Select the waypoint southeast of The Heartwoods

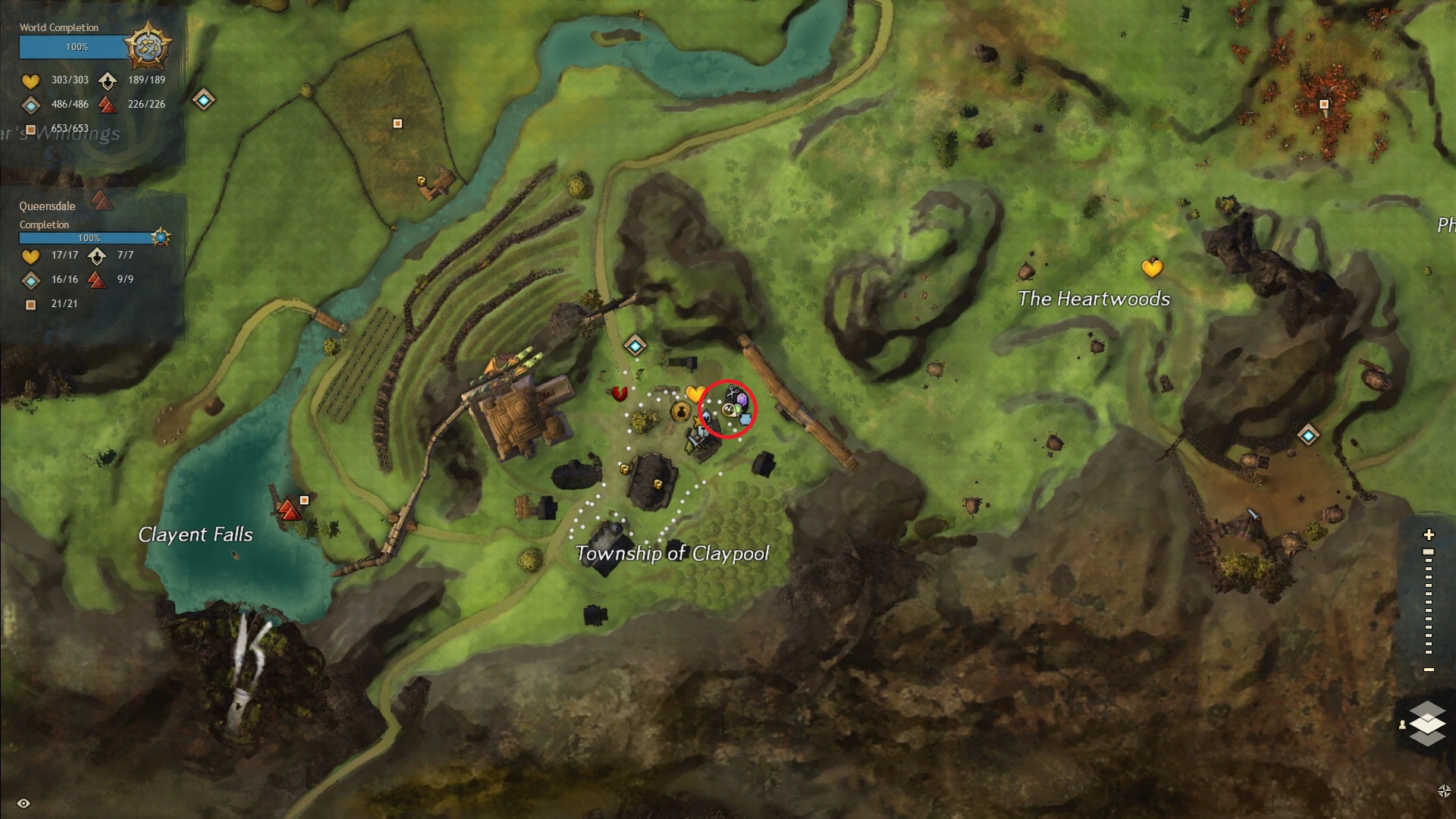(1308, 435)
